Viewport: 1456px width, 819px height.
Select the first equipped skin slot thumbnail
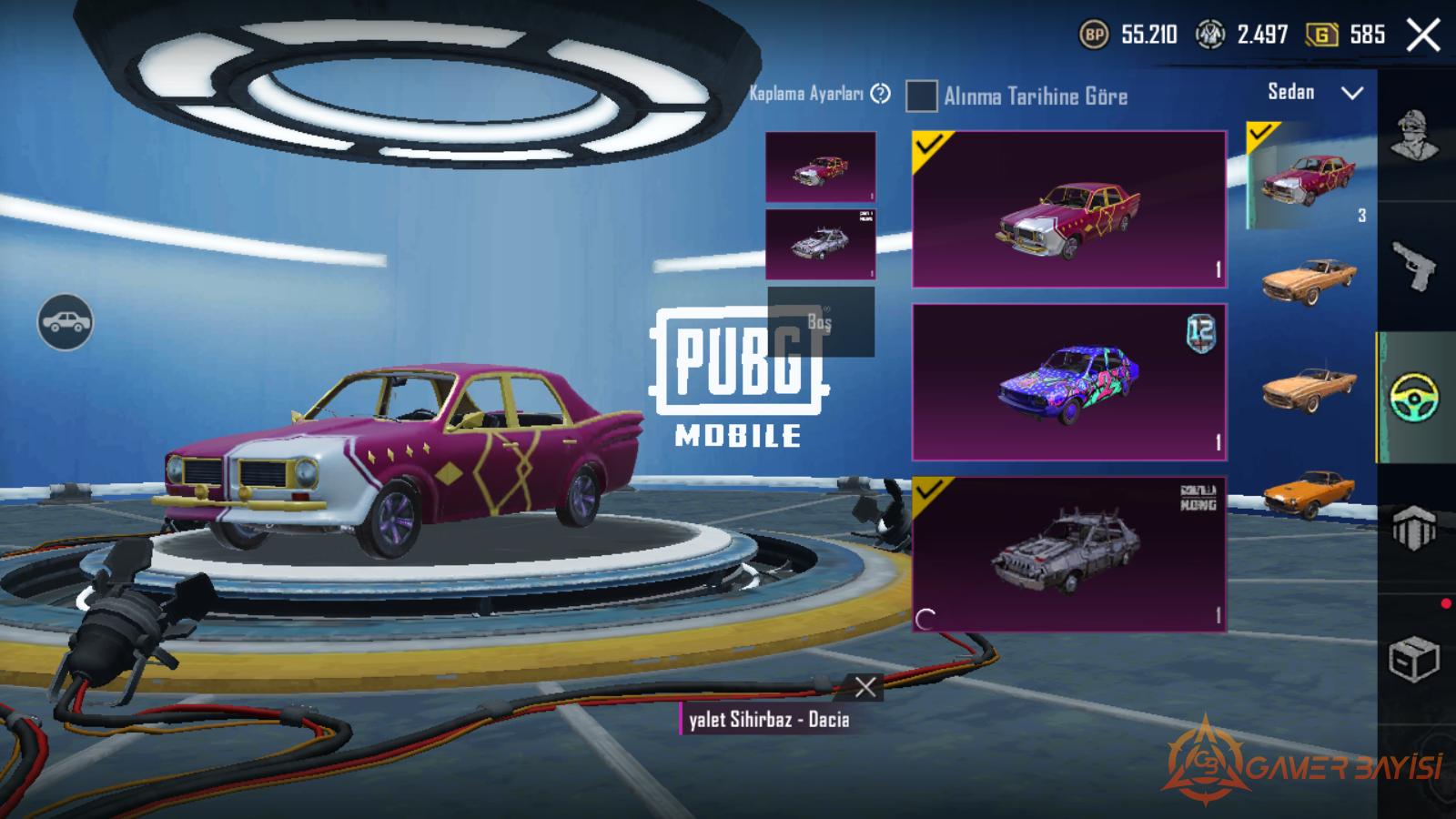pyautogui.click(x=820, y=167)
